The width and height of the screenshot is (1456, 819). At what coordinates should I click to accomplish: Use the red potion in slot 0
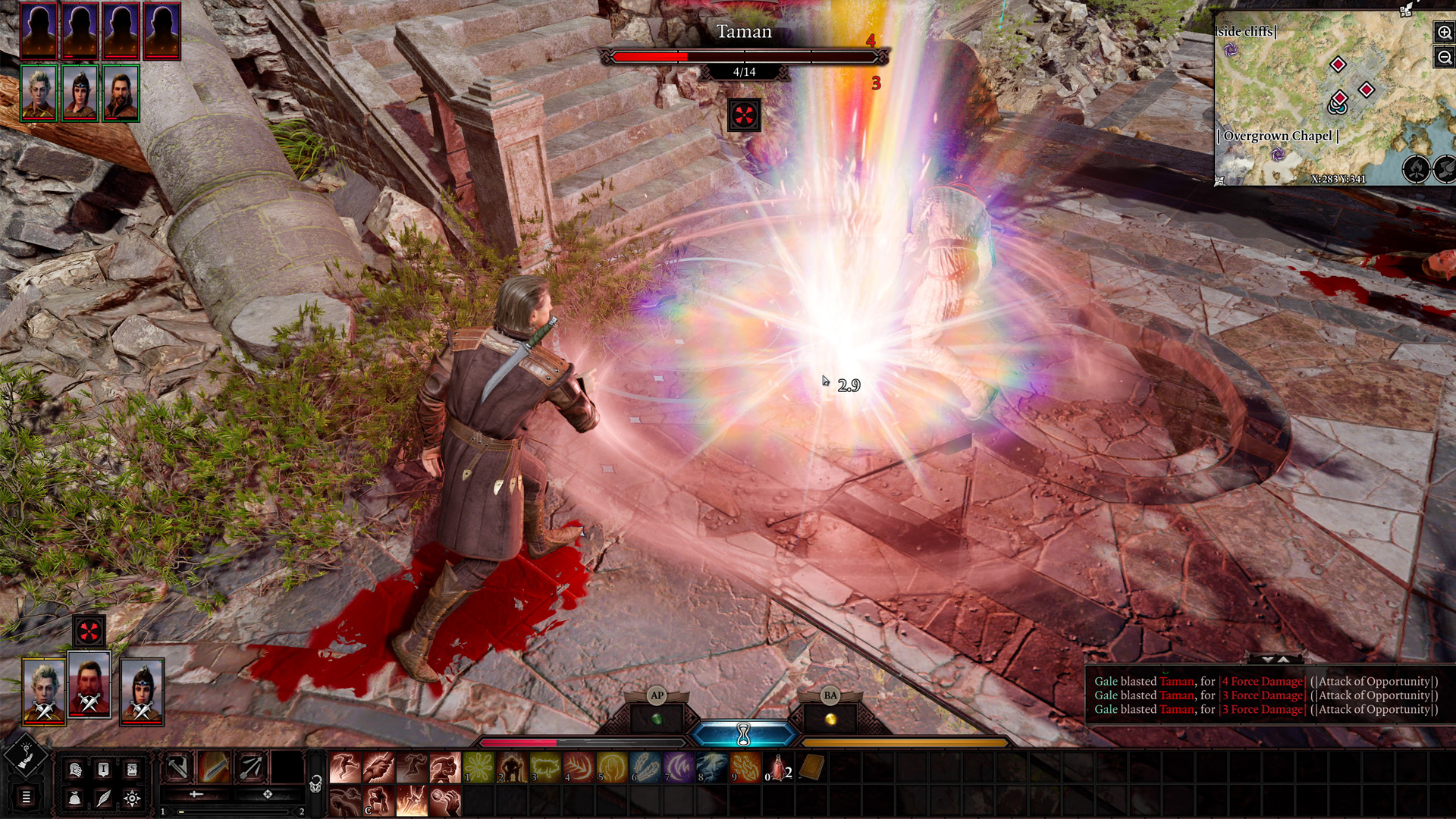[x=778, y=768]
